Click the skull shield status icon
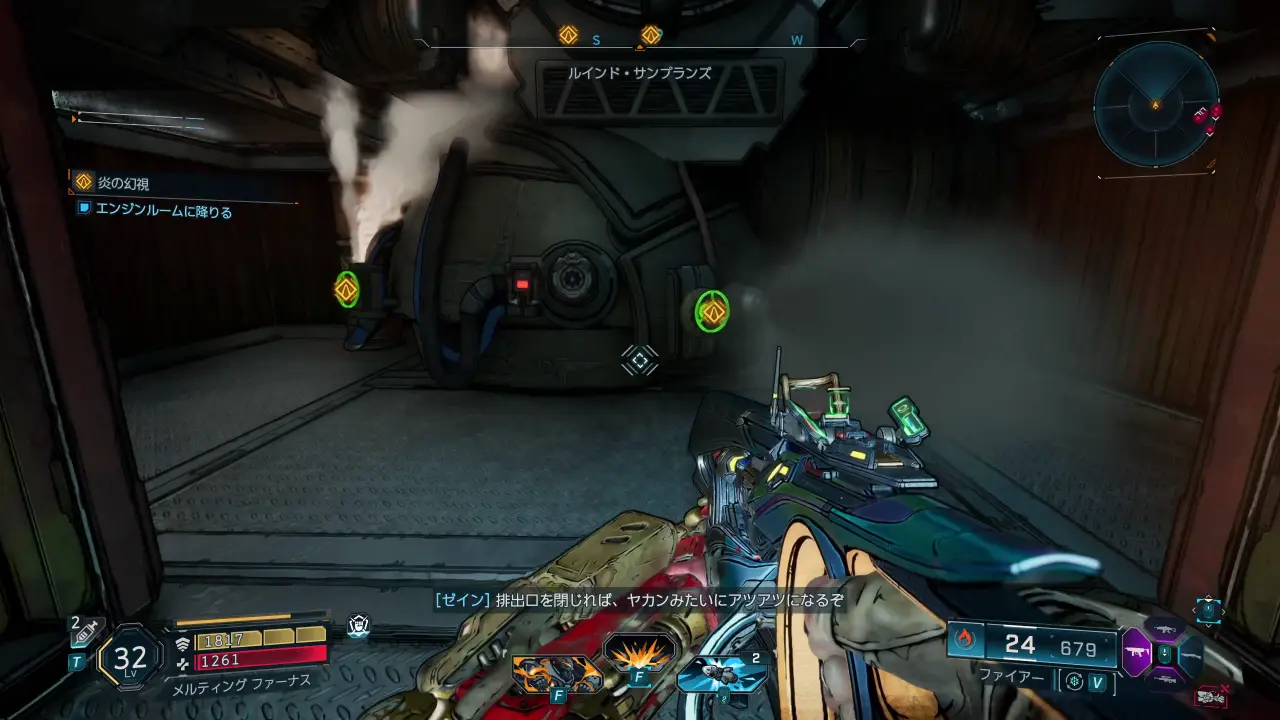The image size is (1280, 720). [x=358, y=626]
